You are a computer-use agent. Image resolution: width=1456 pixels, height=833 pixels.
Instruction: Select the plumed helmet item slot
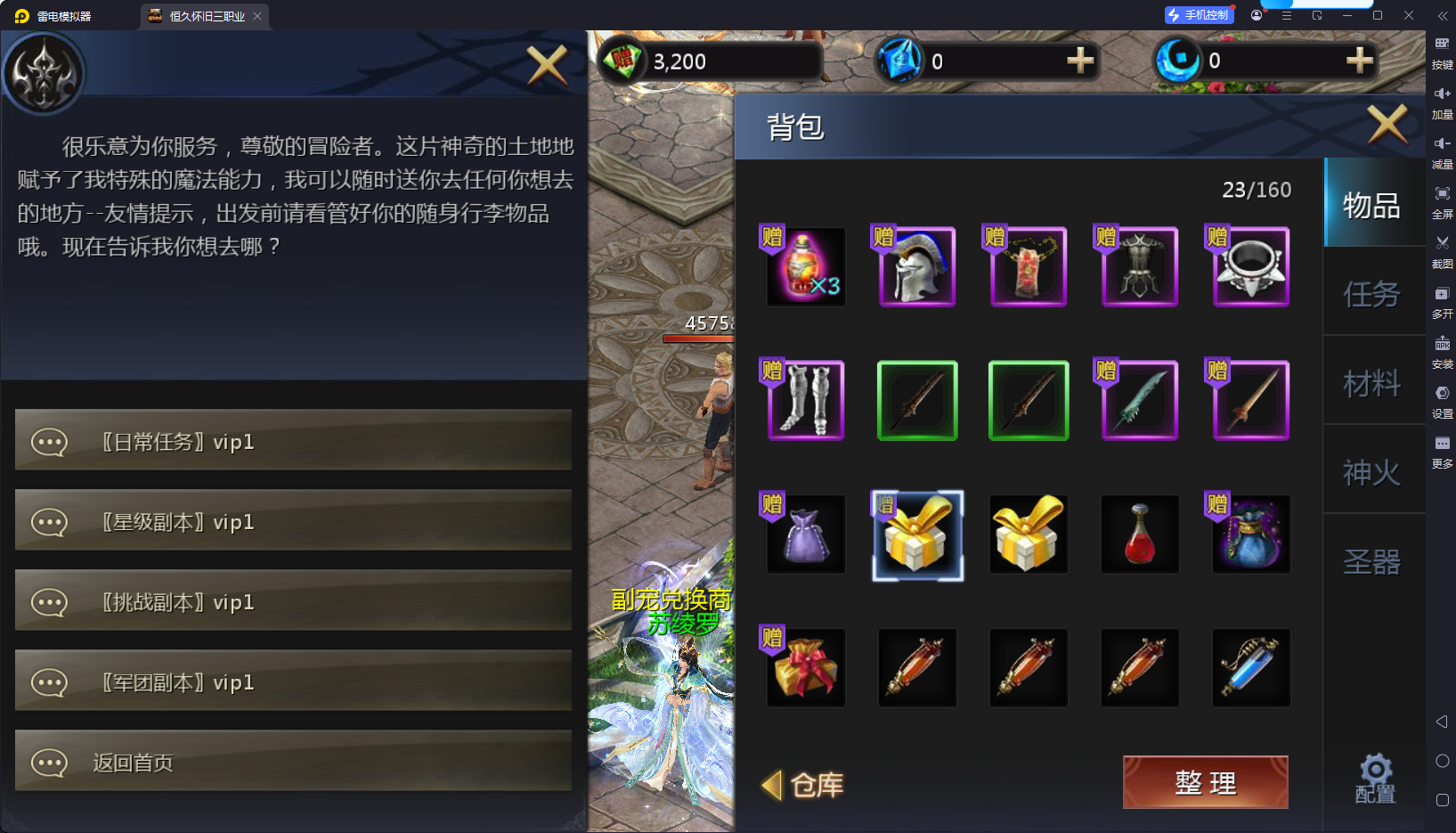click(917, 266)
